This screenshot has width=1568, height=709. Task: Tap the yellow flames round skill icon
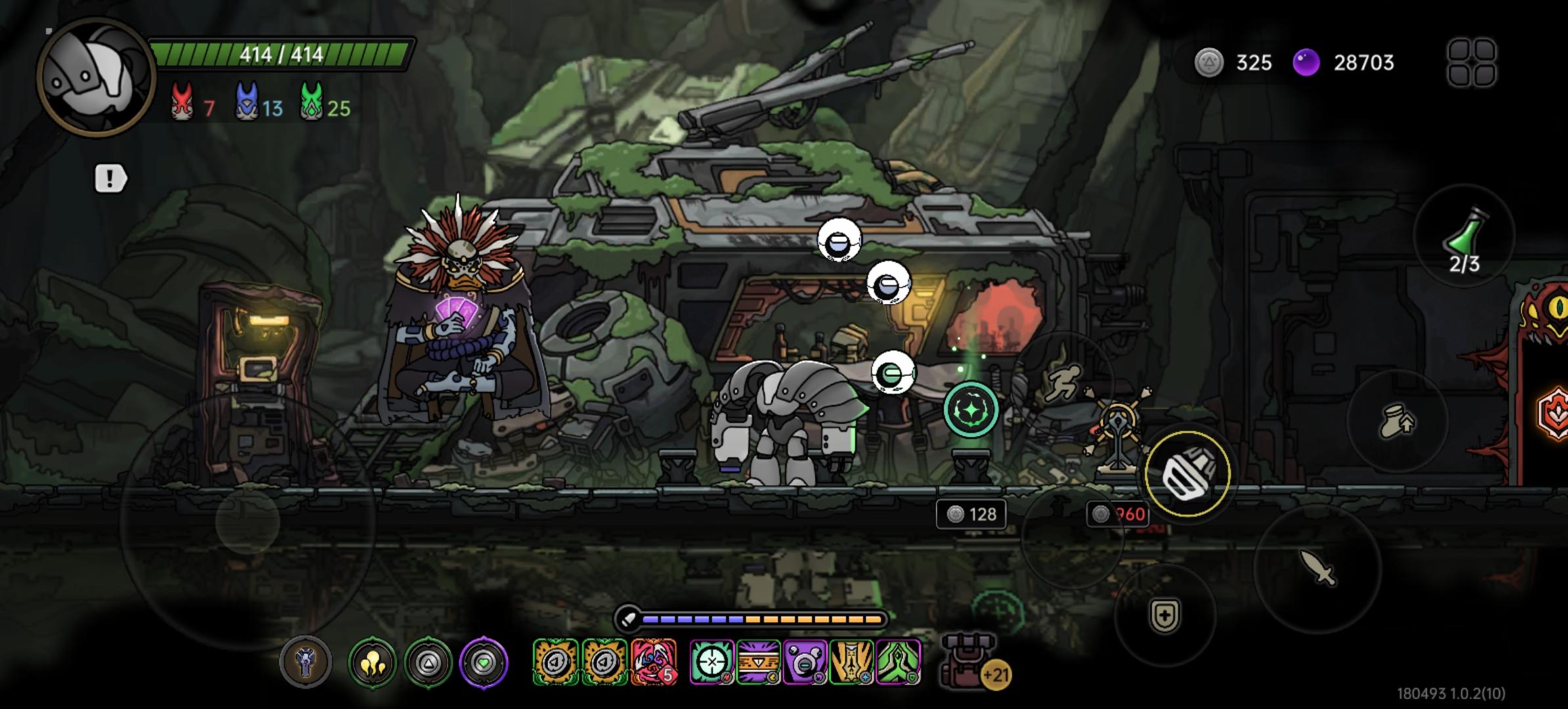pos(372,663)
